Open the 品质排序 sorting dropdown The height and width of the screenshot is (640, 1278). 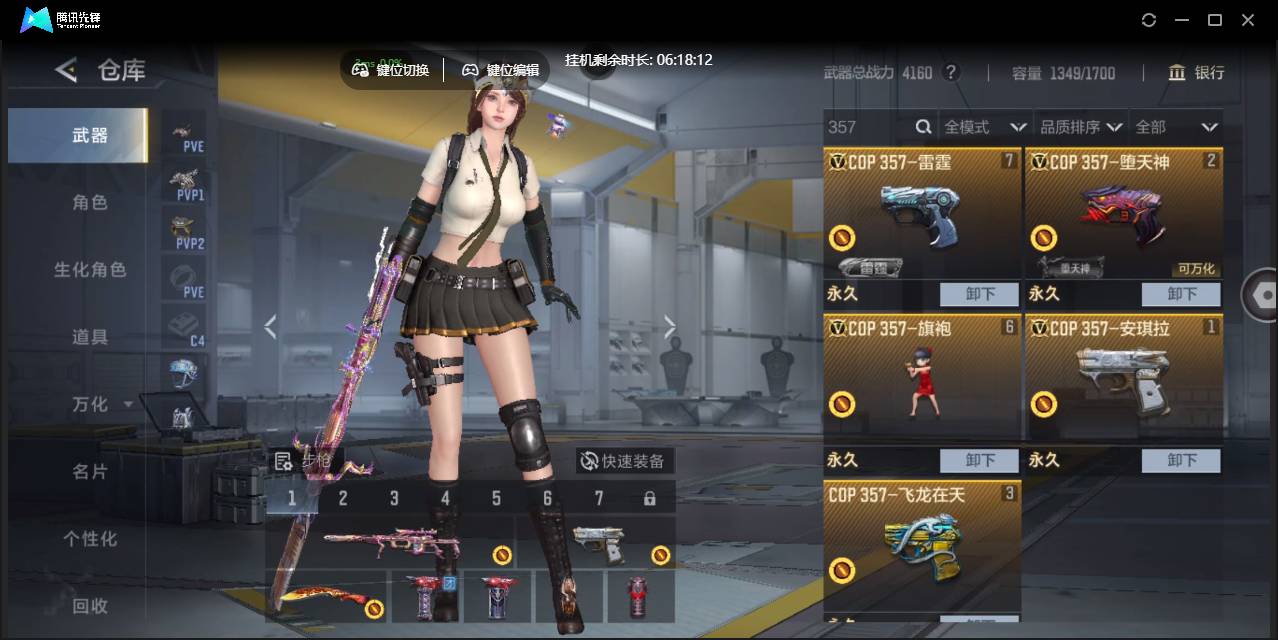[x=1080, y=127]
